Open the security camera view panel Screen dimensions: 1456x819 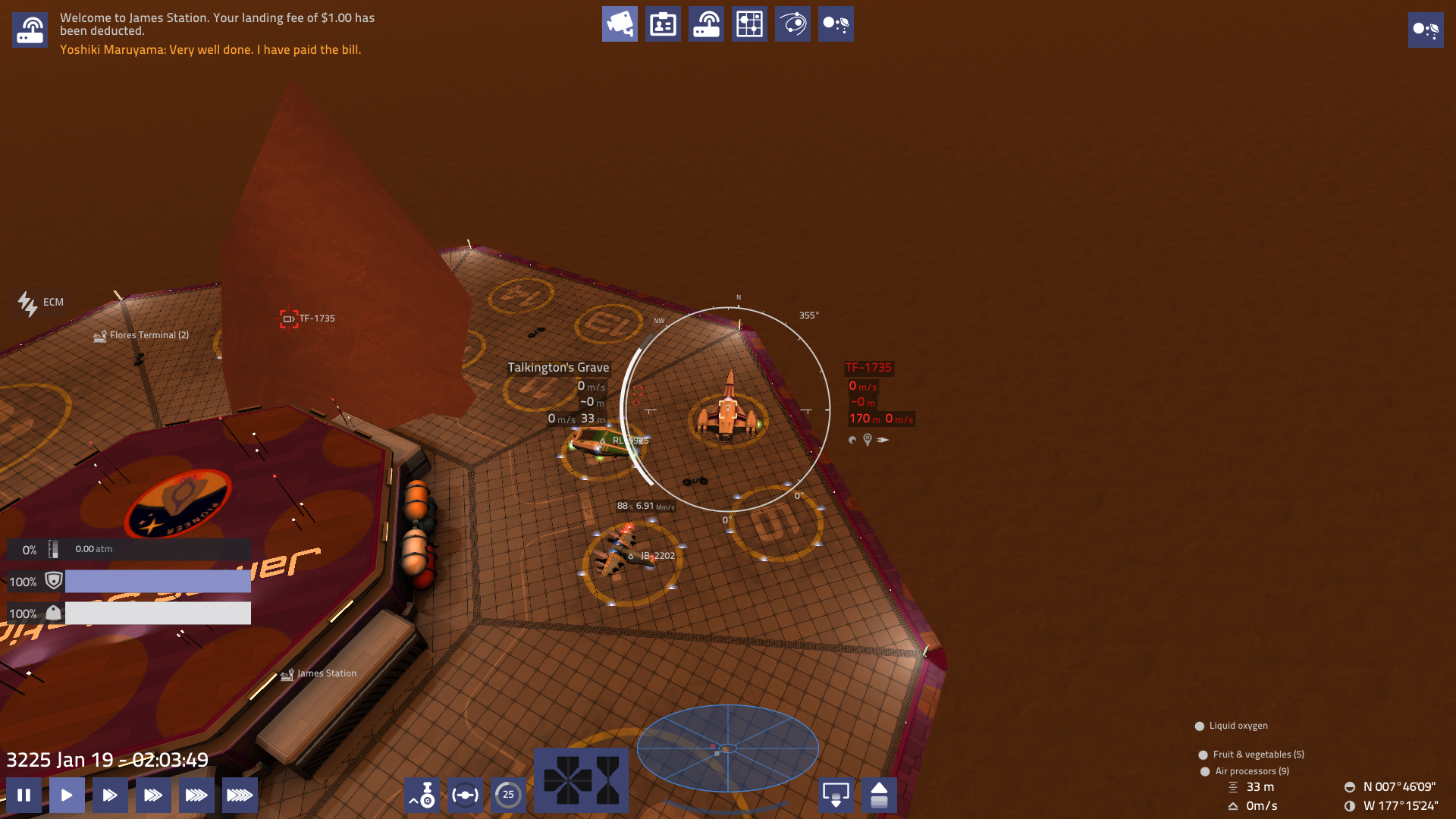[620, 24]
